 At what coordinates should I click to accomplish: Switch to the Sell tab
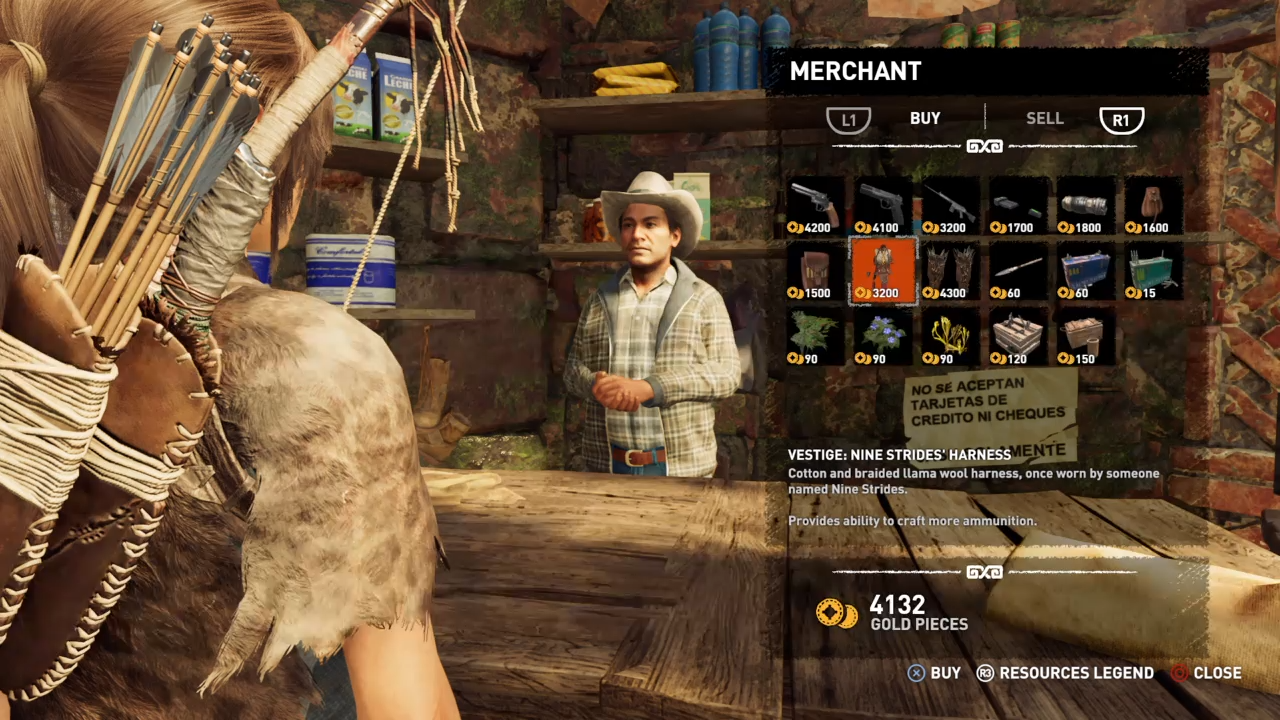(1044, 119)
